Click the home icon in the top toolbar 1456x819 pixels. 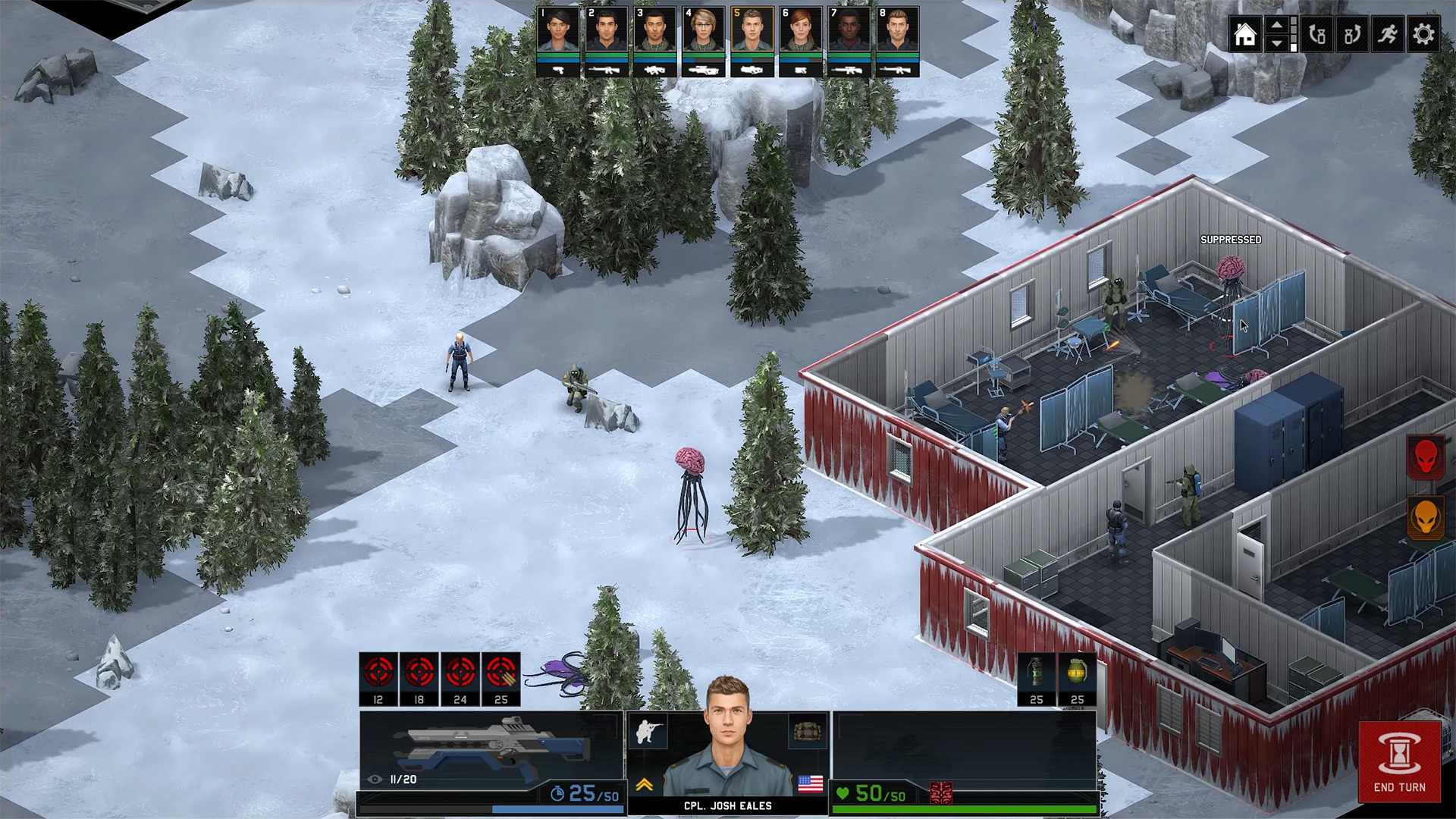[1244, 34]
